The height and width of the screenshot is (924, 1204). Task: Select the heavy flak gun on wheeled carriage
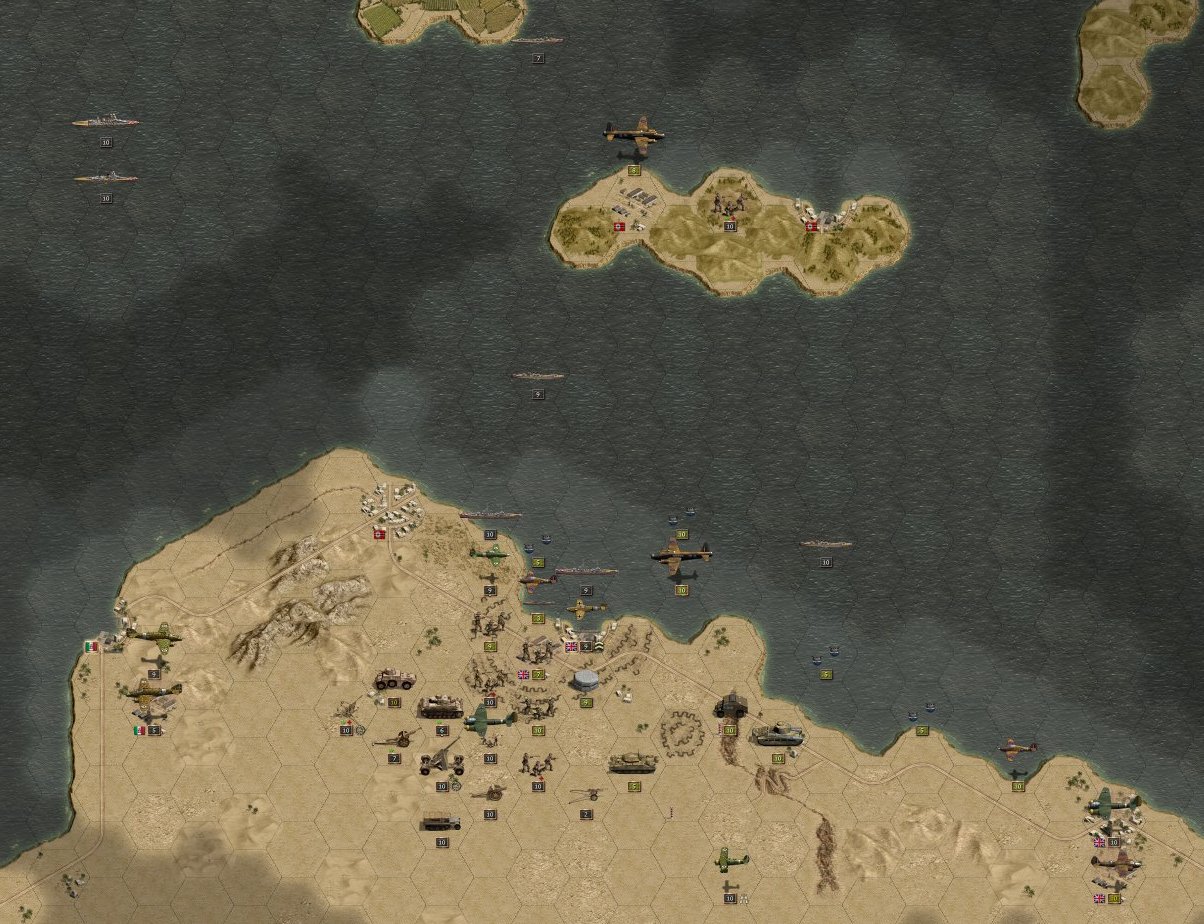pos(441,762)
